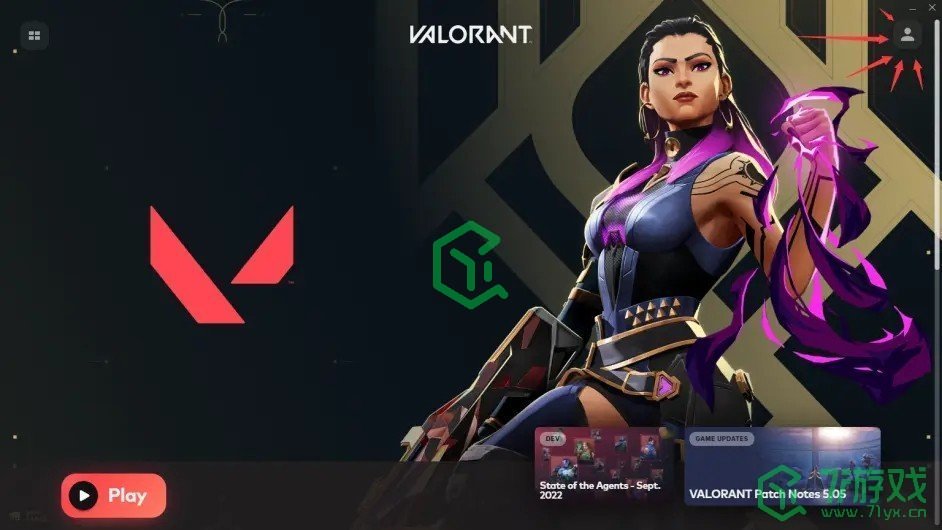Open the account profile icon
942x530 pixels.
(x=906, y=35)
